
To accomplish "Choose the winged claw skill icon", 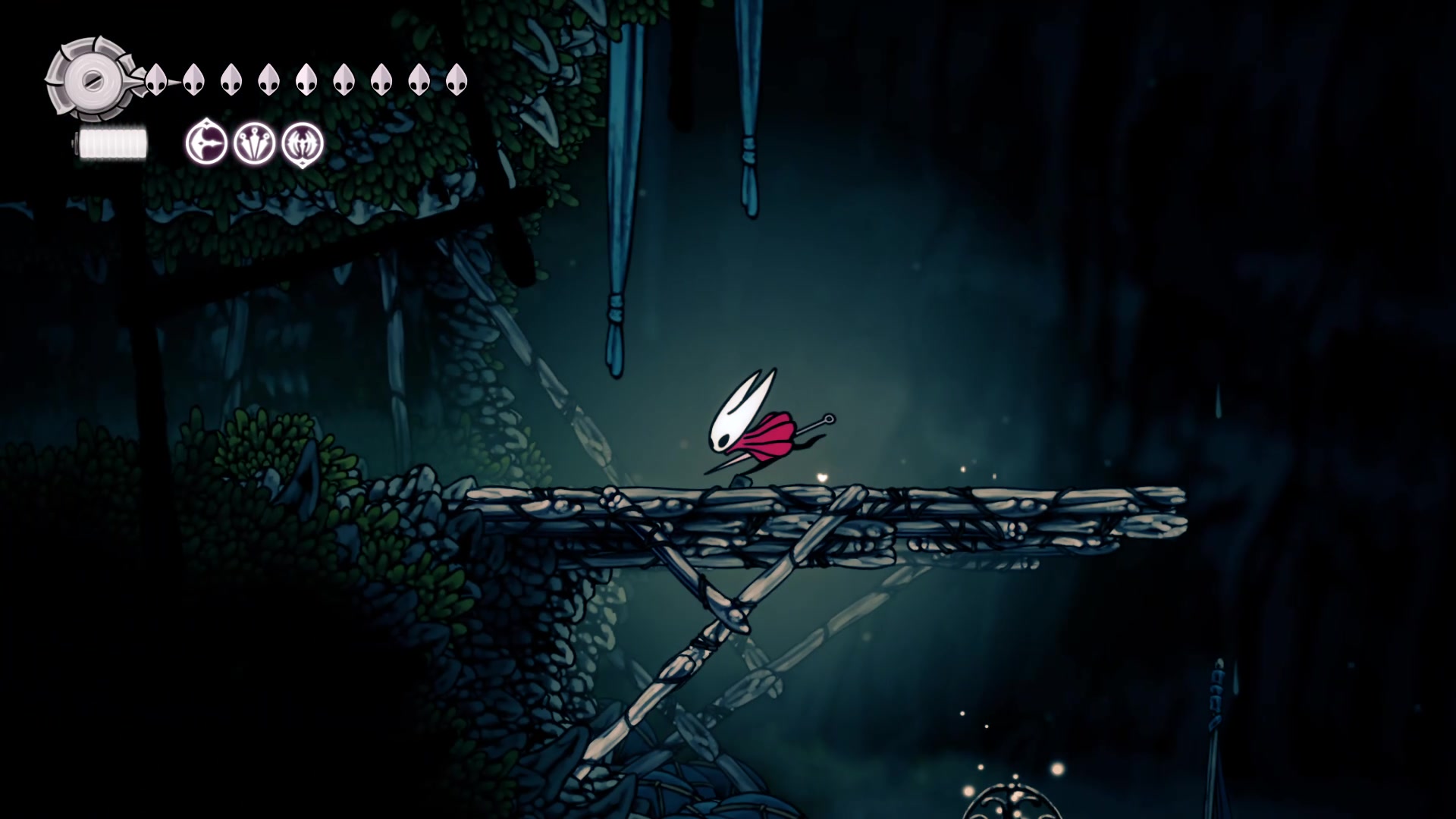I will click(303, 143).
